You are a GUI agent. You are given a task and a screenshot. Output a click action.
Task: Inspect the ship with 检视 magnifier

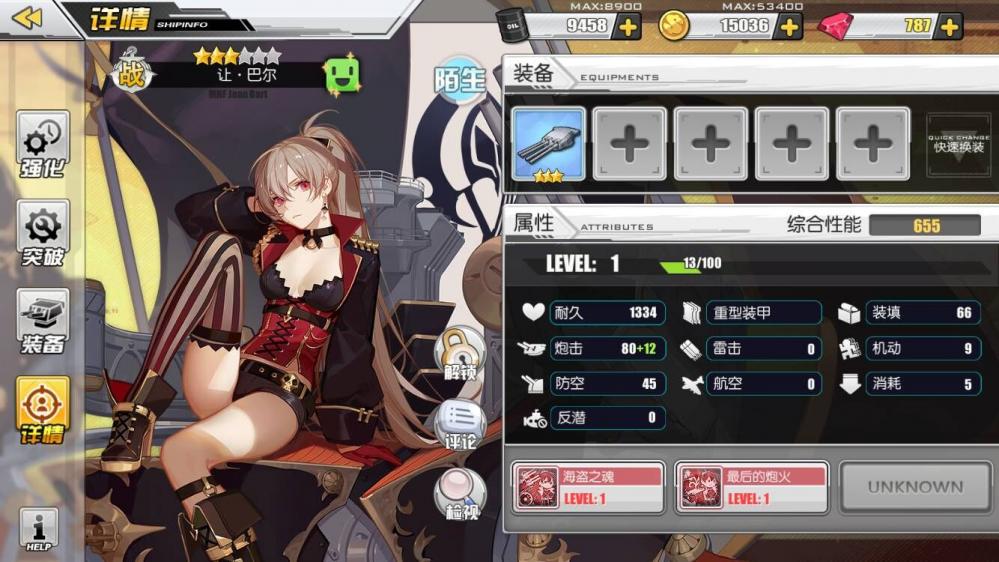click(459, 494)
